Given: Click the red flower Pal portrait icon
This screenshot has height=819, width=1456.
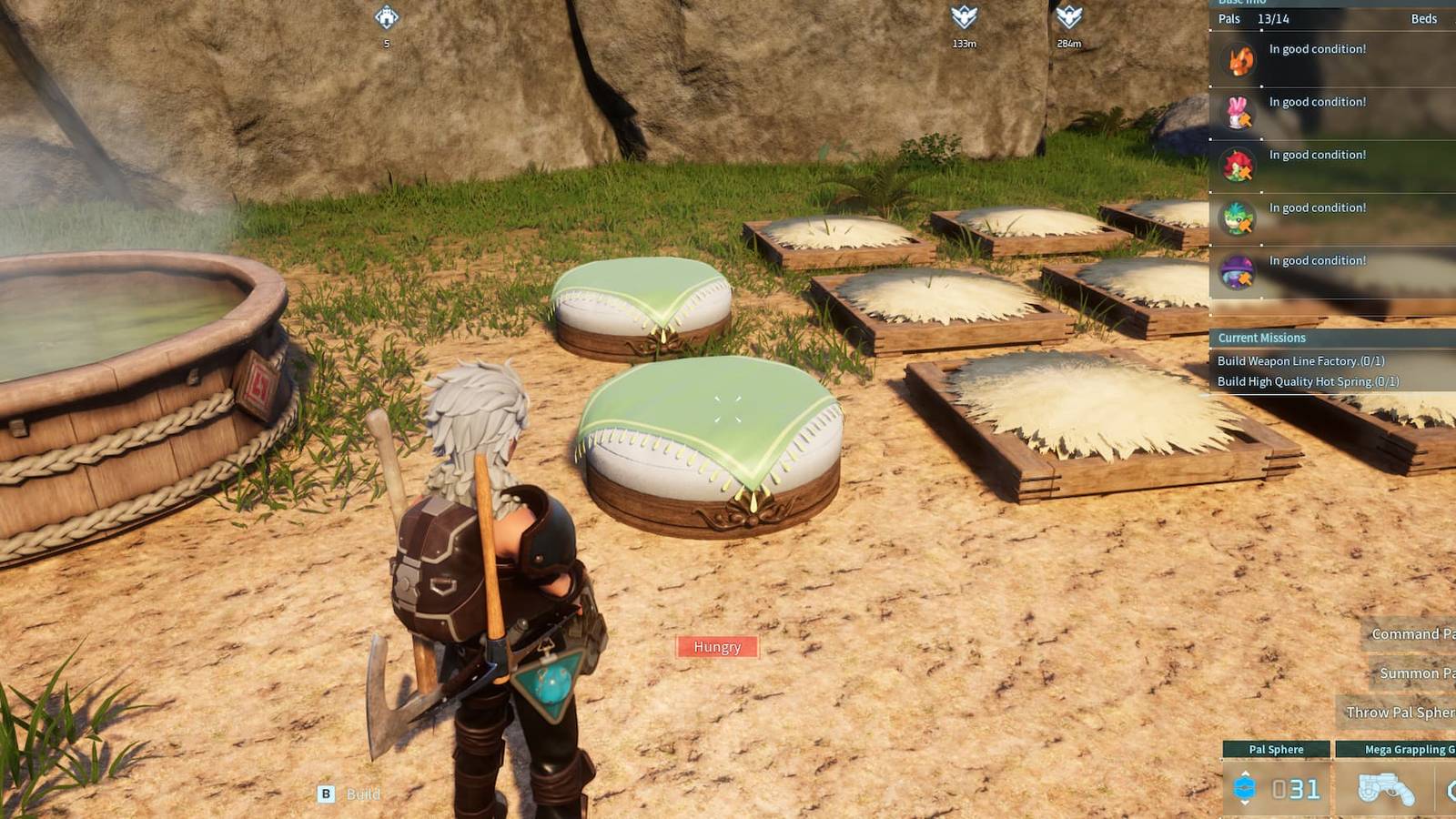Looking at the screenshot, I should click(1238, 166).
